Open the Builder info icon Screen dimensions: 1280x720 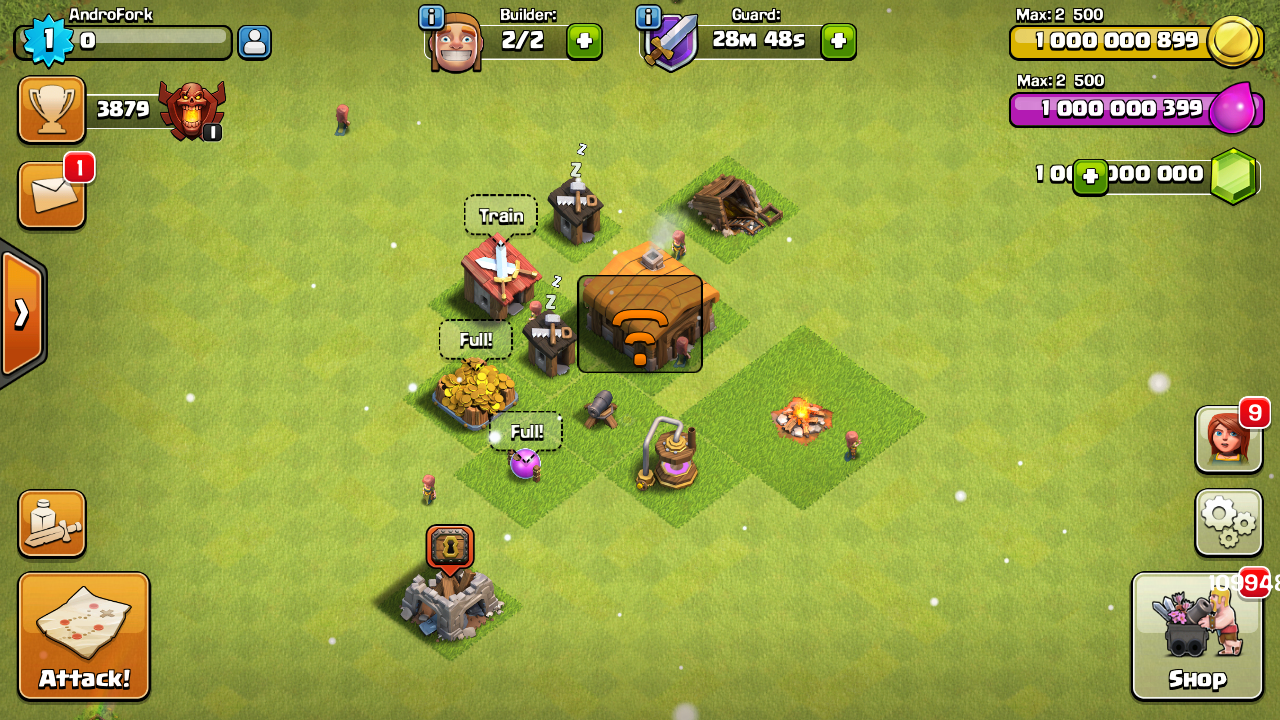[435, 16]
